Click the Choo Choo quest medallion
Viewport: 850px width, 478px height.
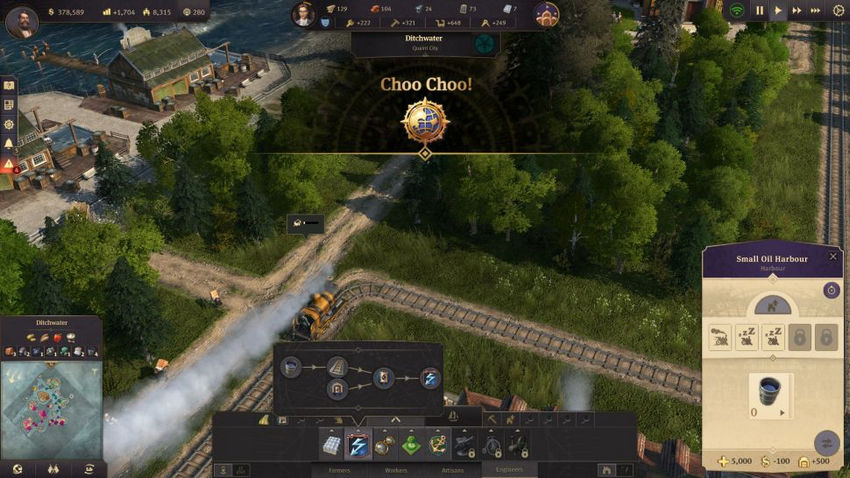point(425,121)
